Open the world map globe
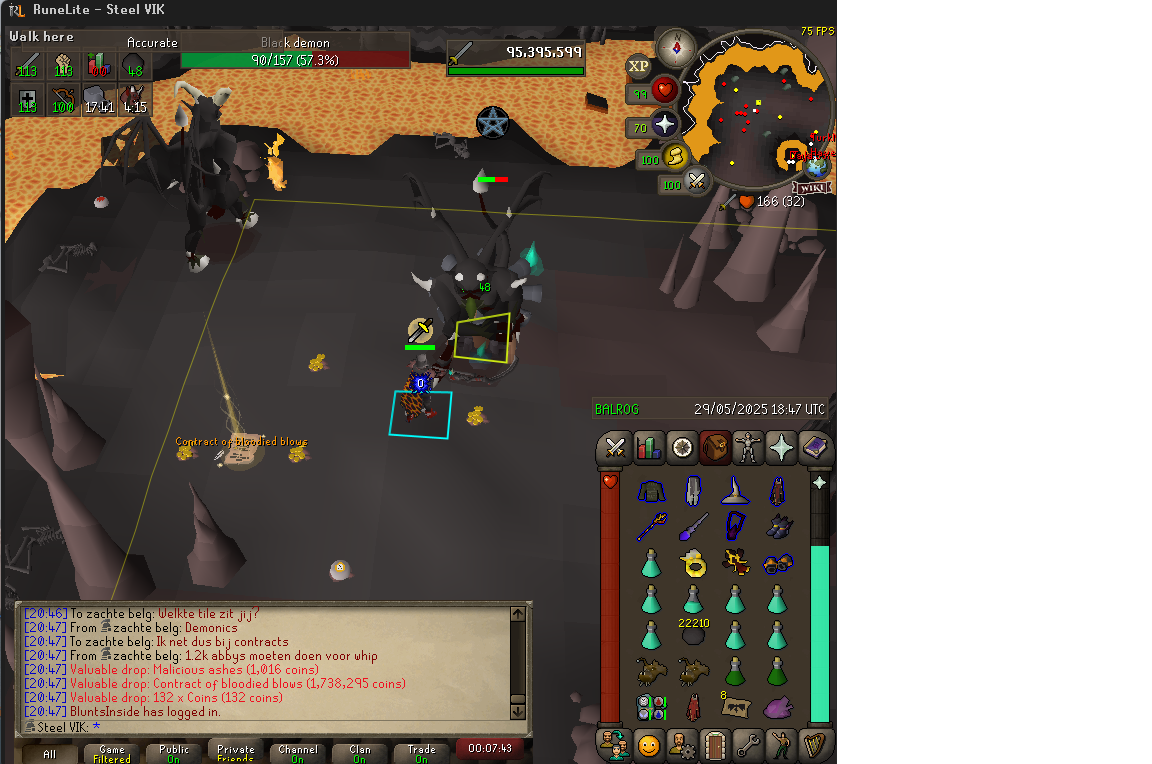Image resolution: width=1152 pixels, height=764 pixels. (x=818, y=167)
